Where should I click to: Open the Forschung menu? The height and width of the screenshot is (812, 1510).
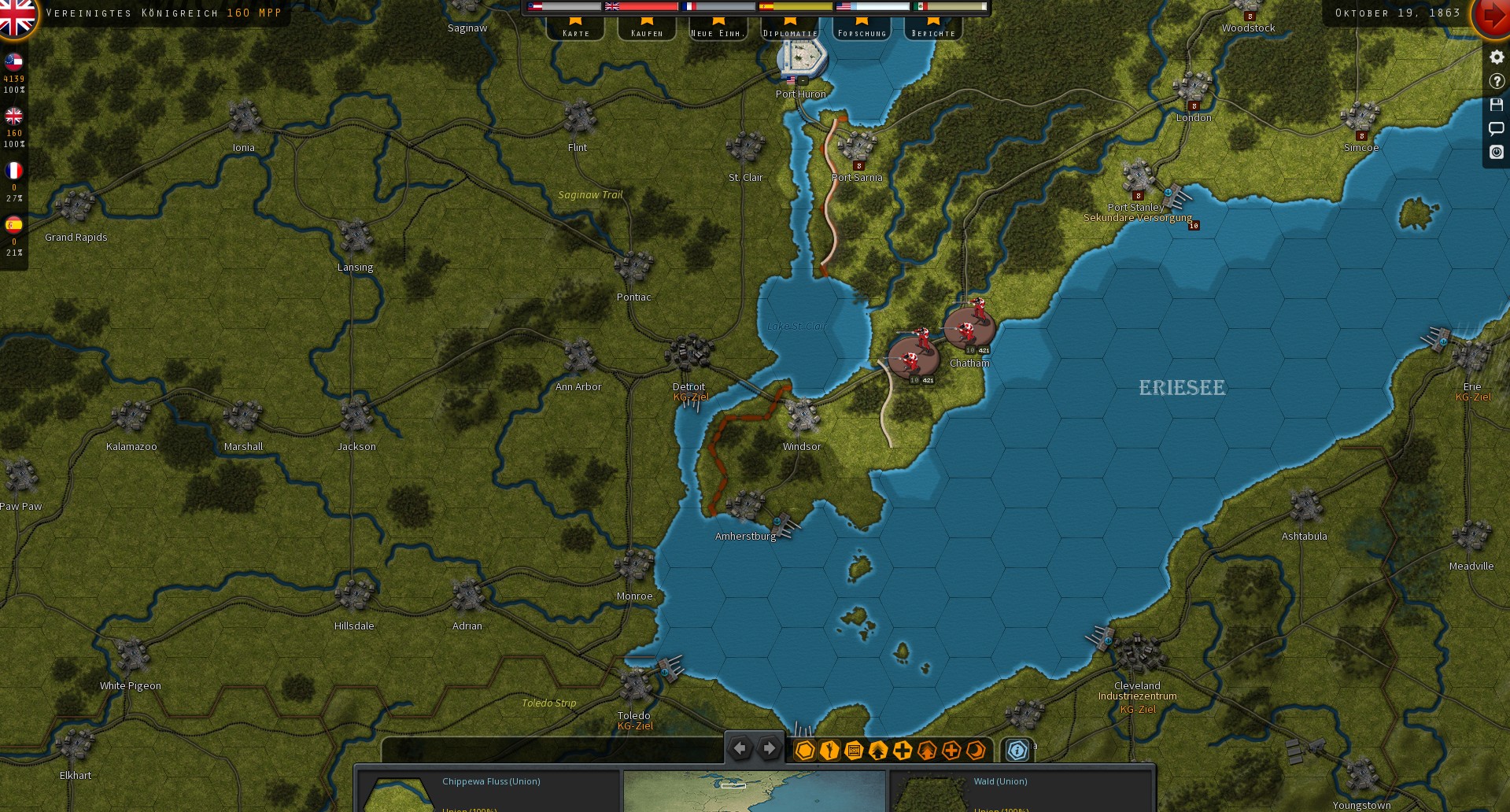coord(862,32)
